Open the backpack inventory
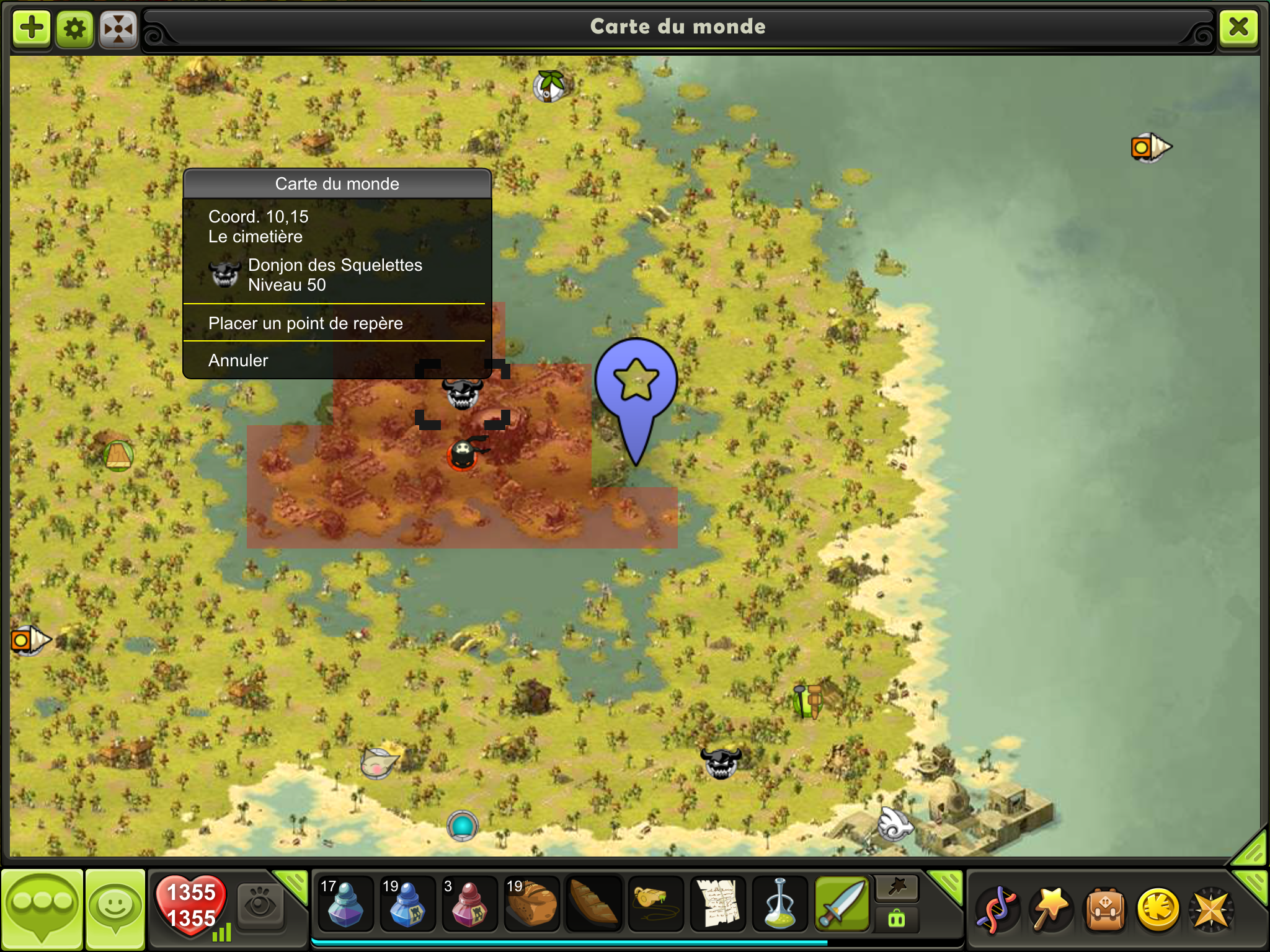The height and width of the screenshot is (952, 1270). 1104,910
